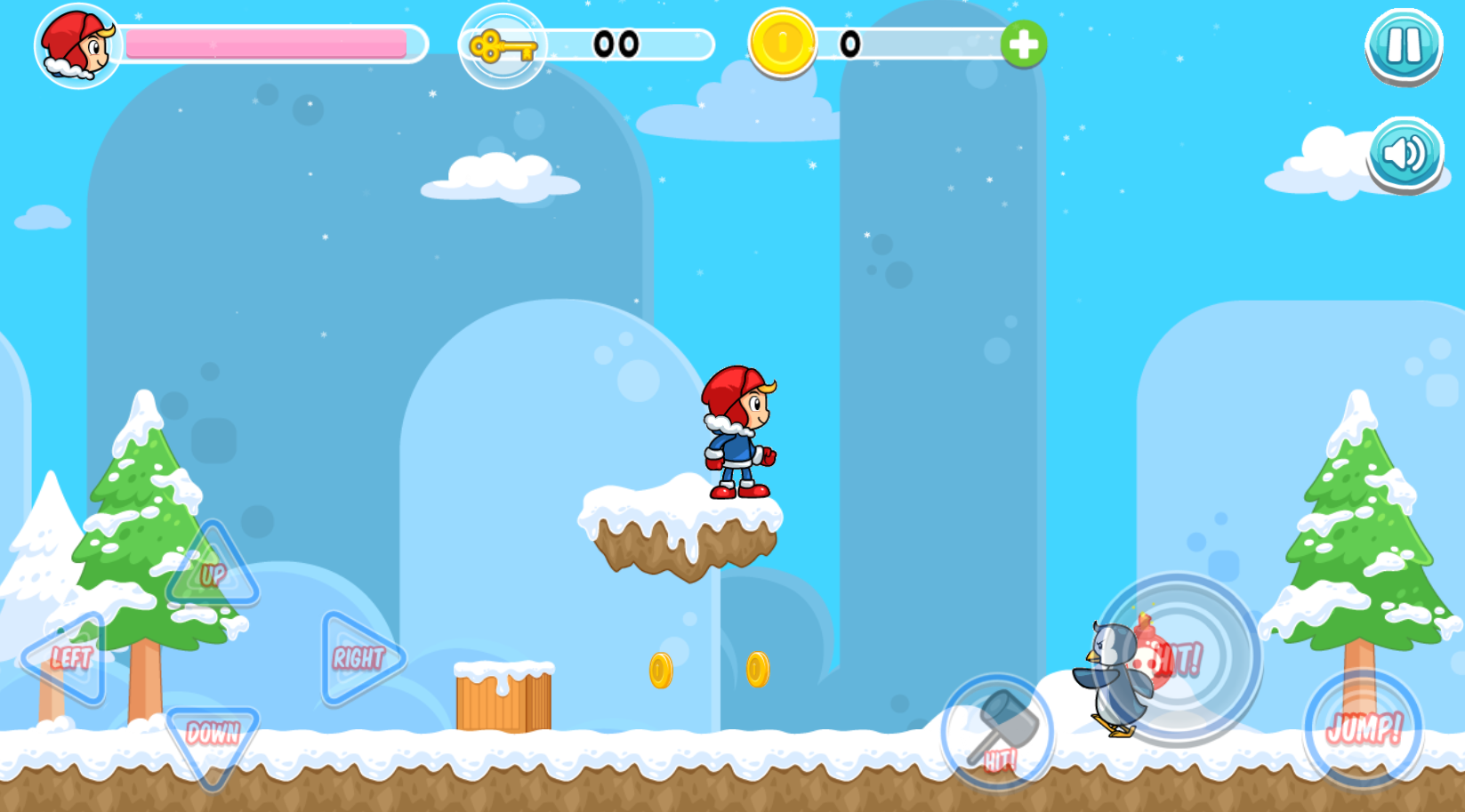
Task: Use the hammer HIT button
Action: click(x=998, y=732)
